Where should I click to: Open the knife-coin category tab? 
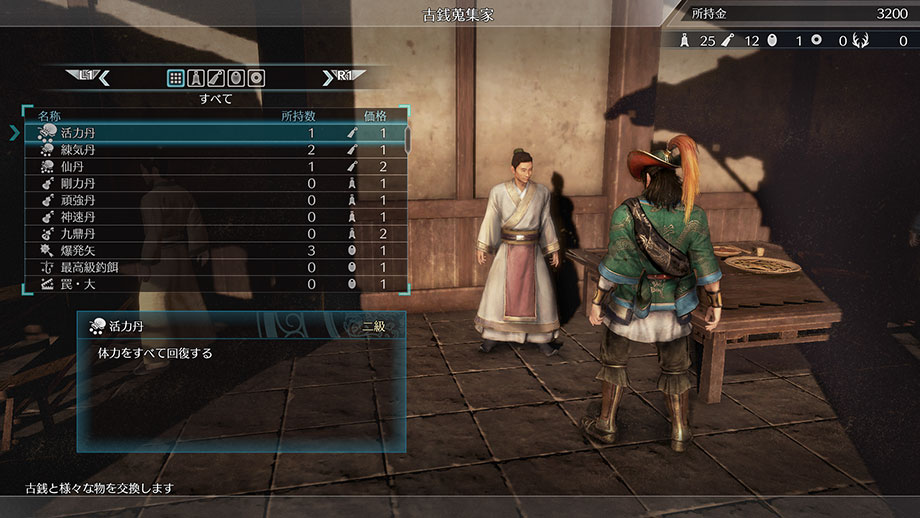pyautogui.click(x=216, y=77)
